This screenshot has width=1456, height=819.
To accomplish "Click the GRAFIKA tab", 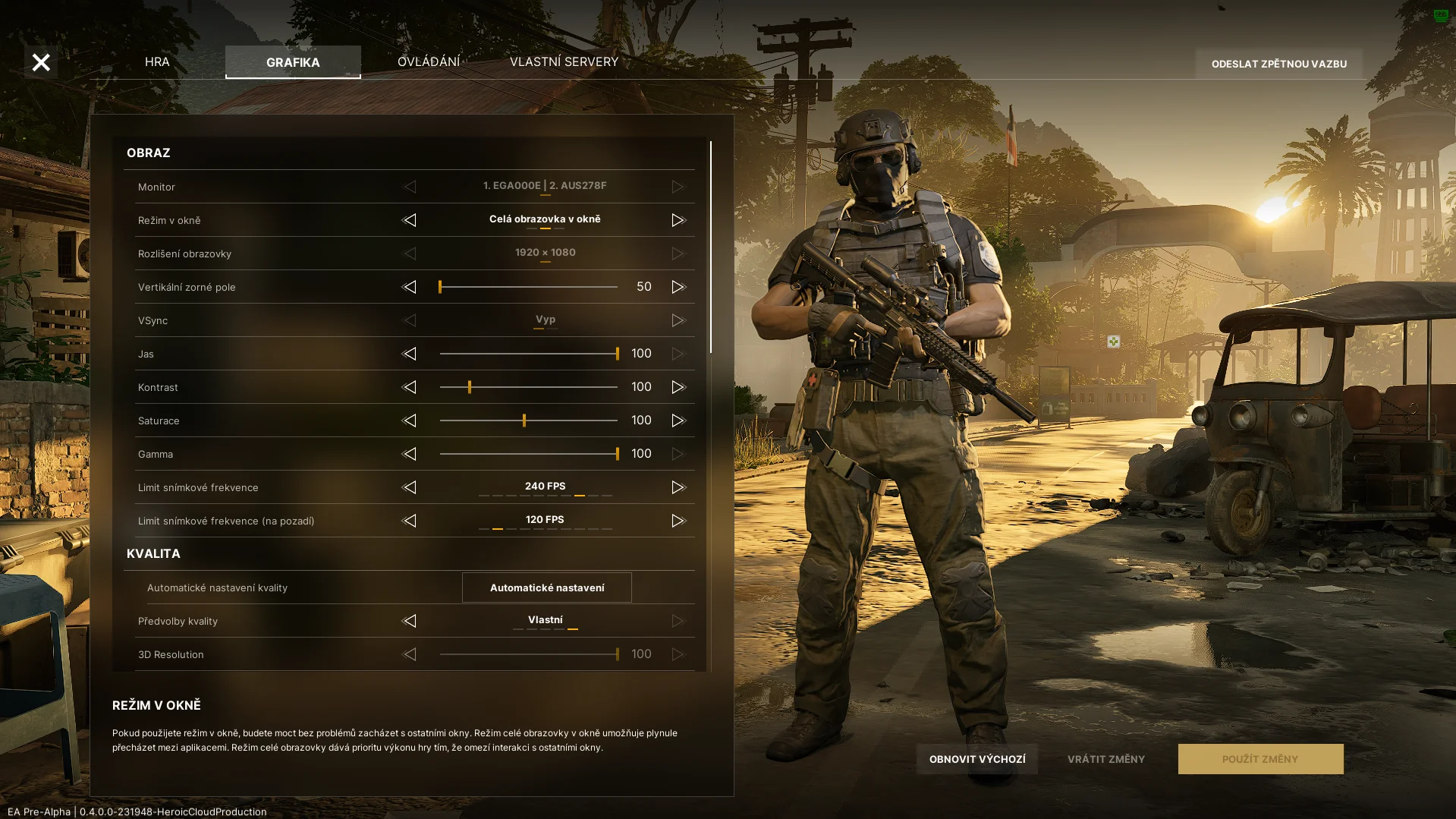I will [293, 62].
